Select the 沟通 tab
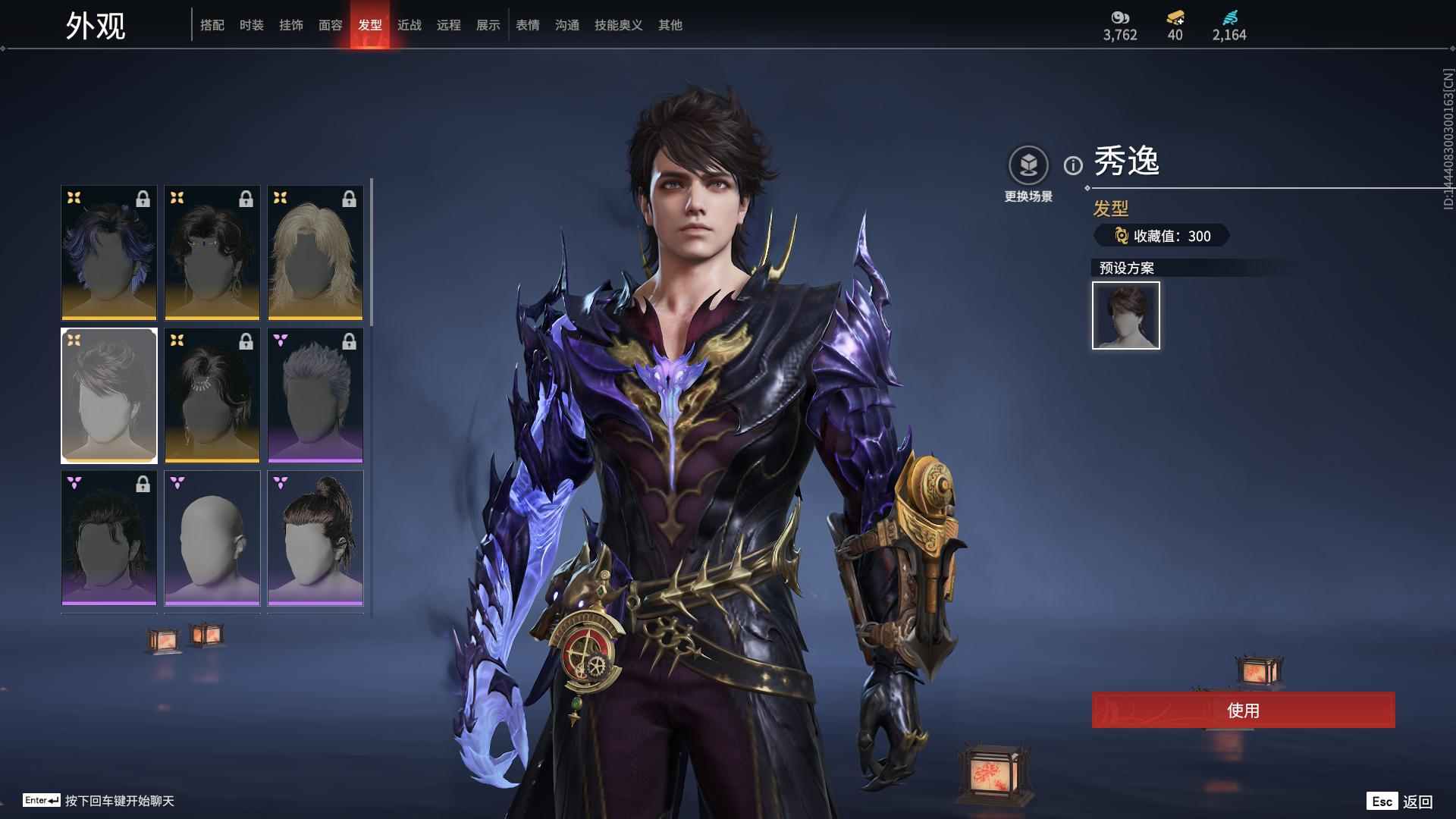 (566, 25)
